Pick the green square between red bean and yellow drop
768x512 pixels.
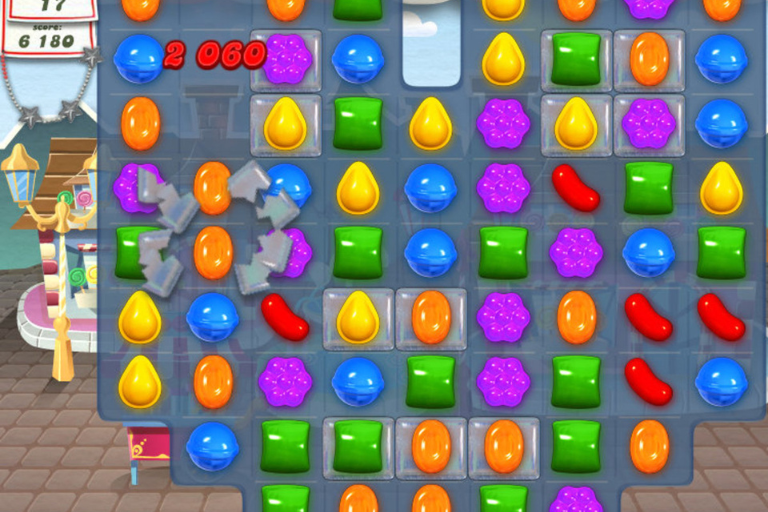pyautogui.click(x=648, y=187)
